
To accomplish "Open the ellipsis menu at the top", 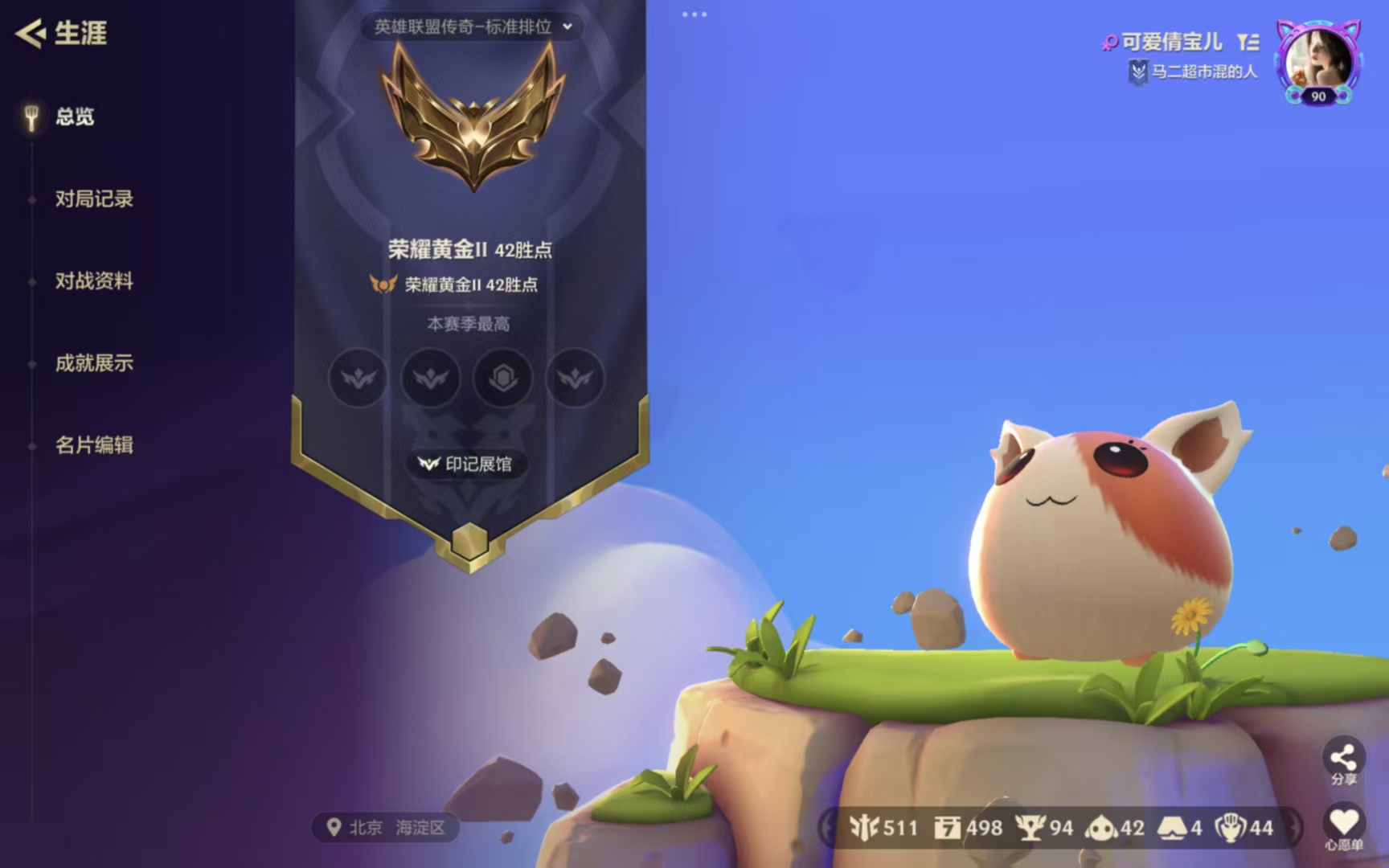I will (x=694, y=13).
